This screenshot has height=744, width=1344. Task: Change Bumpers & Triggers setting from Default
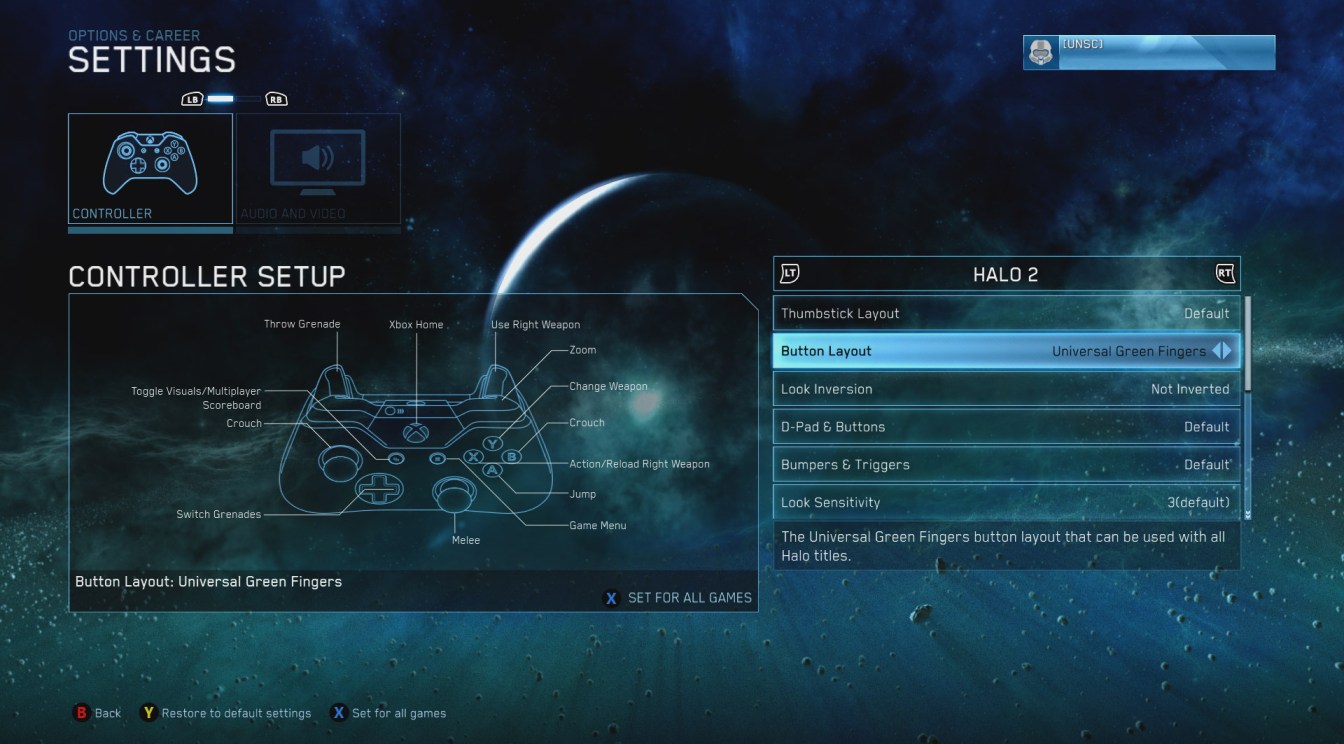(1005, 464)
